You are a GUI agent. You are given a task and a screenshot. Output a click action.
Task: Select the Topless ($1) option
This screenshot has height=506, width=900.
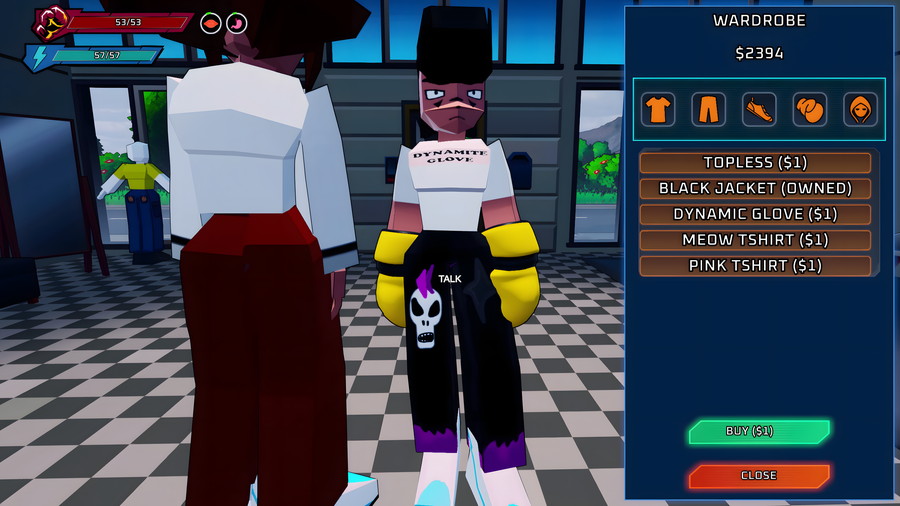click(x=755, y=162)
